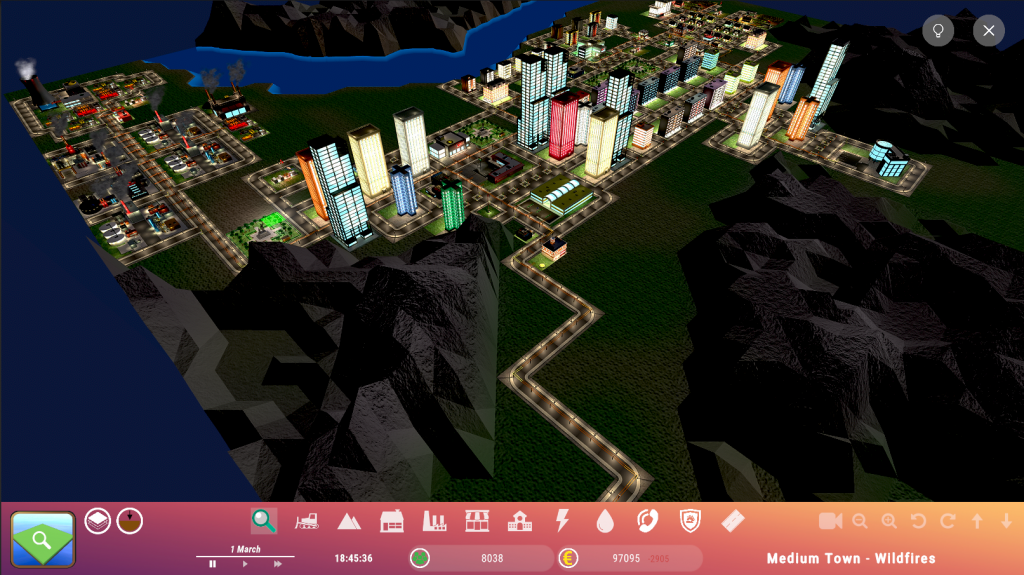Screen dimensions: 1024x575
Task: Open the phone communications category
Action: [x=648, y=521]
